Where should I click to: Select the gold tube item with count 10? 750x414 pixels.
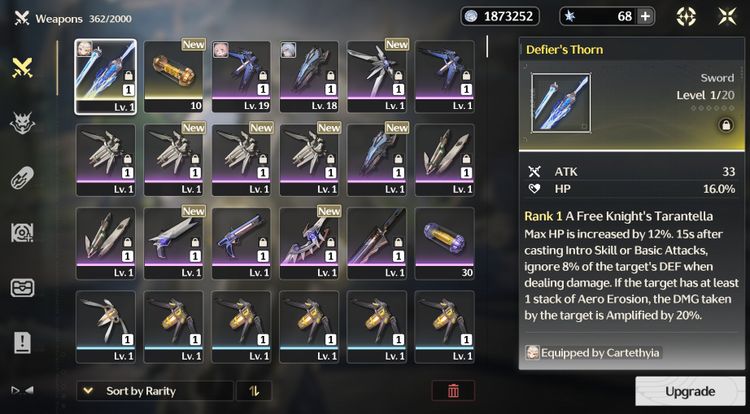[x=173, y=77]
